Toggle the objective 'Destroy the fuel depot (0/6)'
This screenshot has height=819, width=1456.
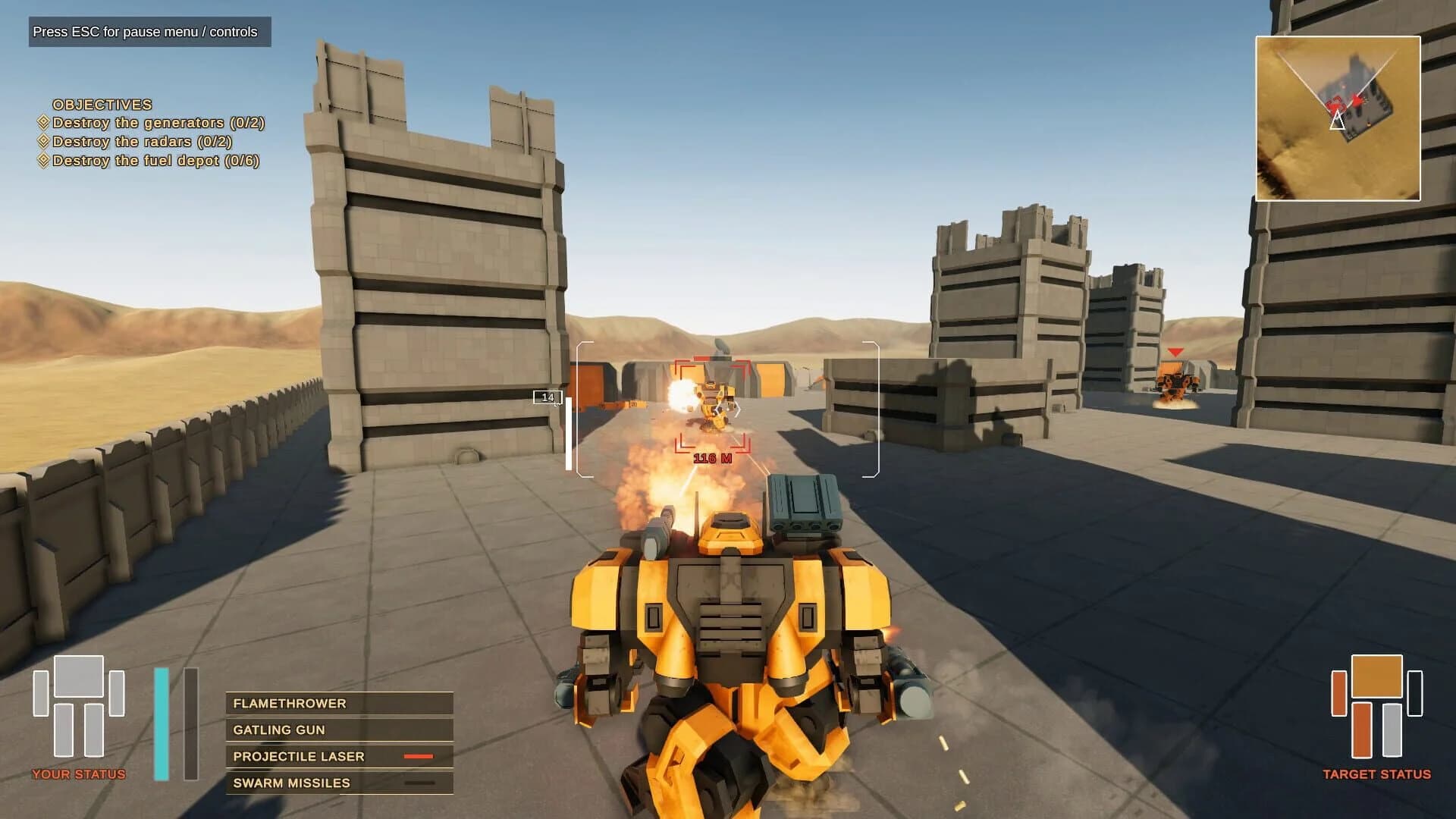(150, 160)
